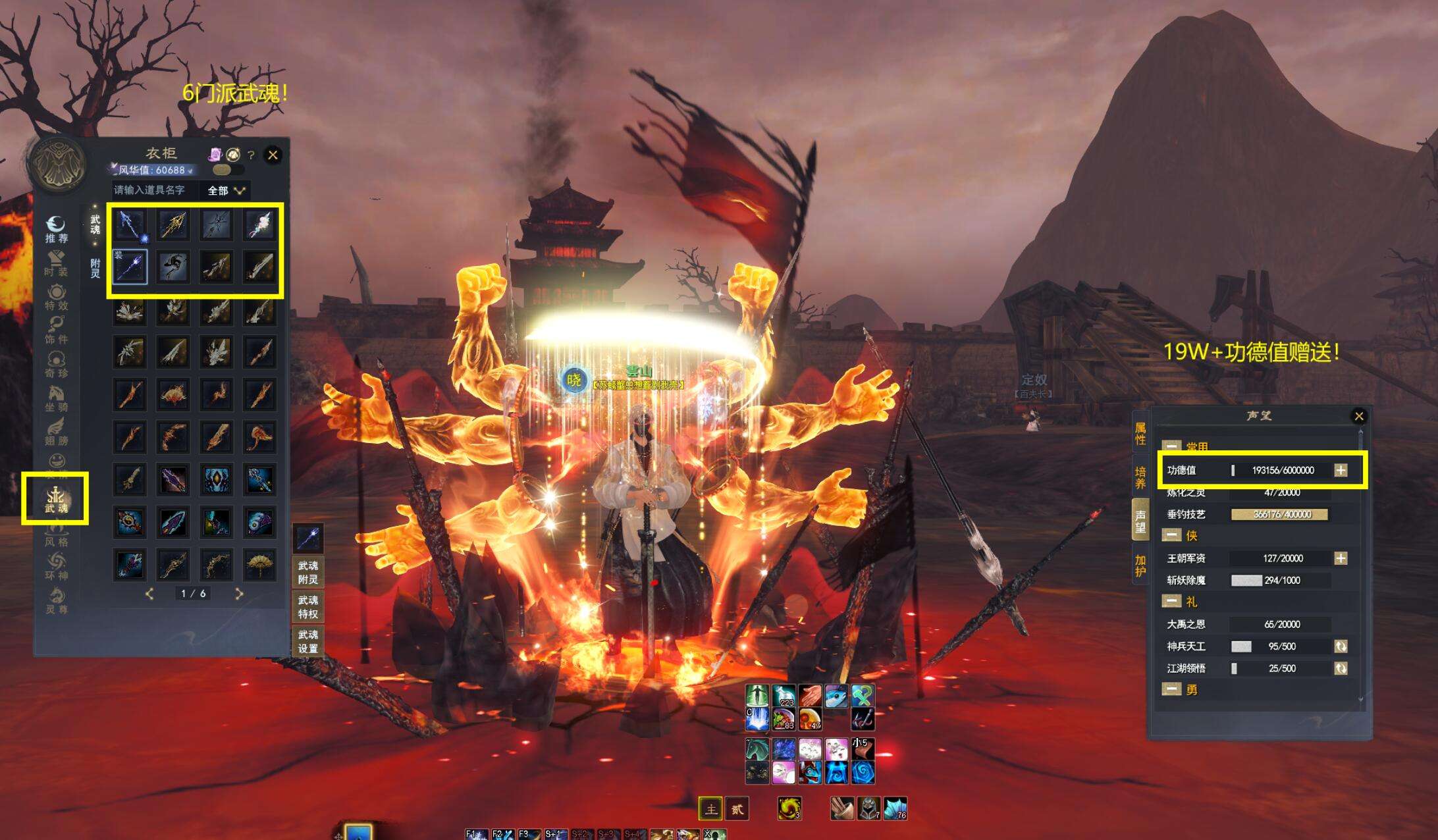Open the 全部 filter dropdown
Image resolution: width=1438 pixels, height=840 pixels.
pos(226,190)
